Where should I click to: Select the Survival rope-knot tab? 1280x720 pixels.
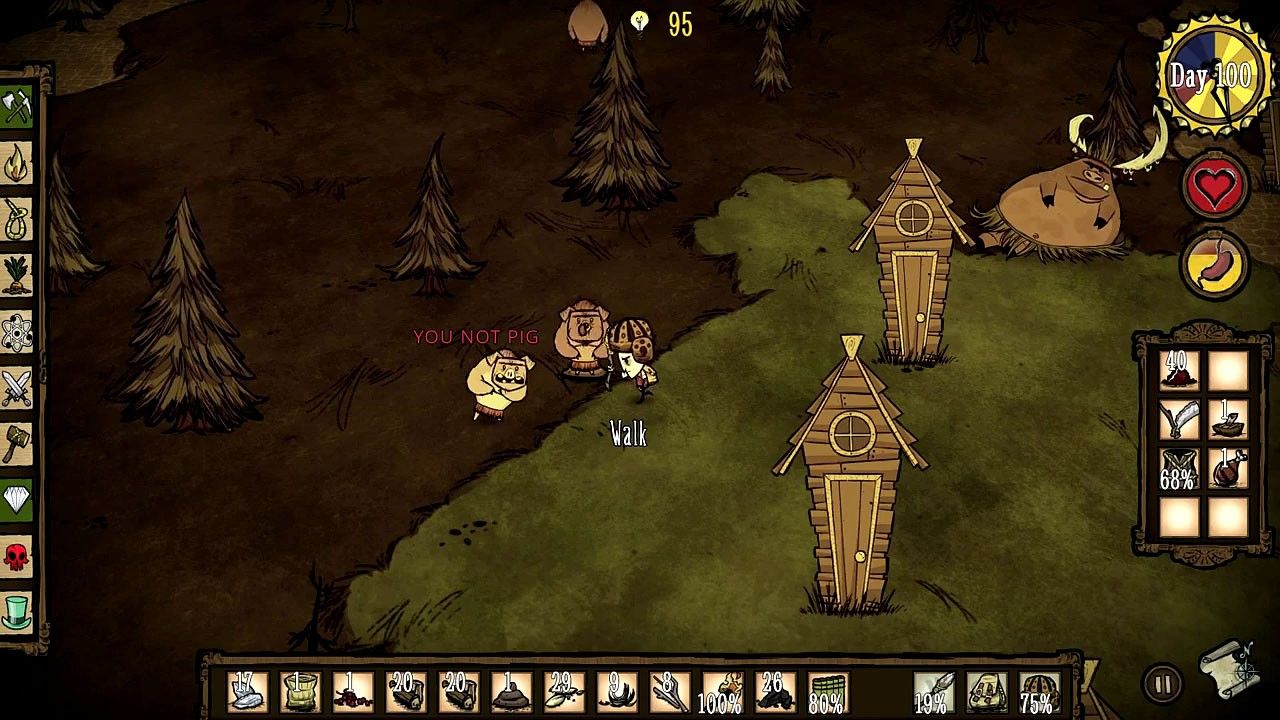[17, 219]
